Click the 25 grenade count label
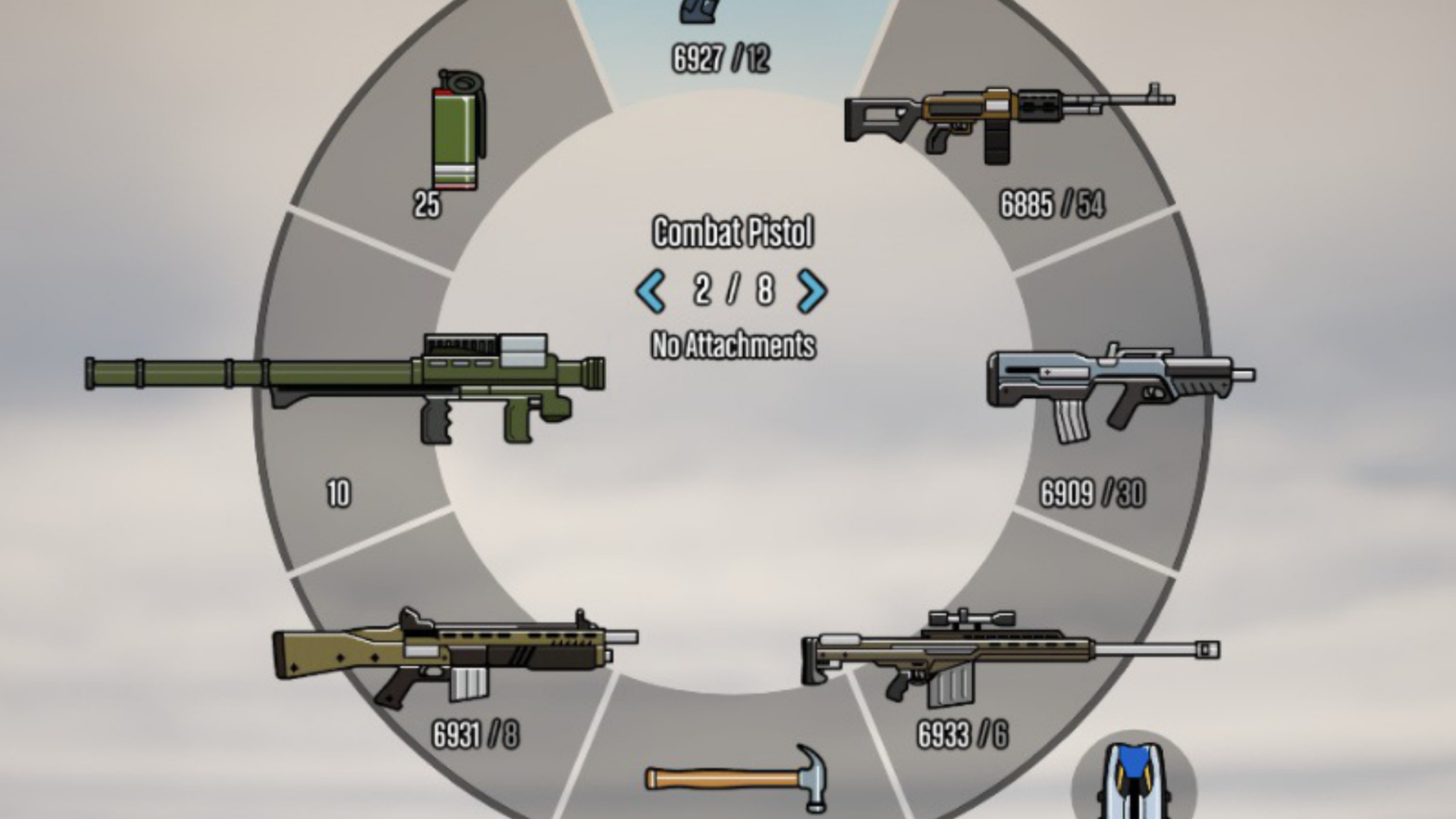Viewport: 1456px width, 819px height. 427,203
